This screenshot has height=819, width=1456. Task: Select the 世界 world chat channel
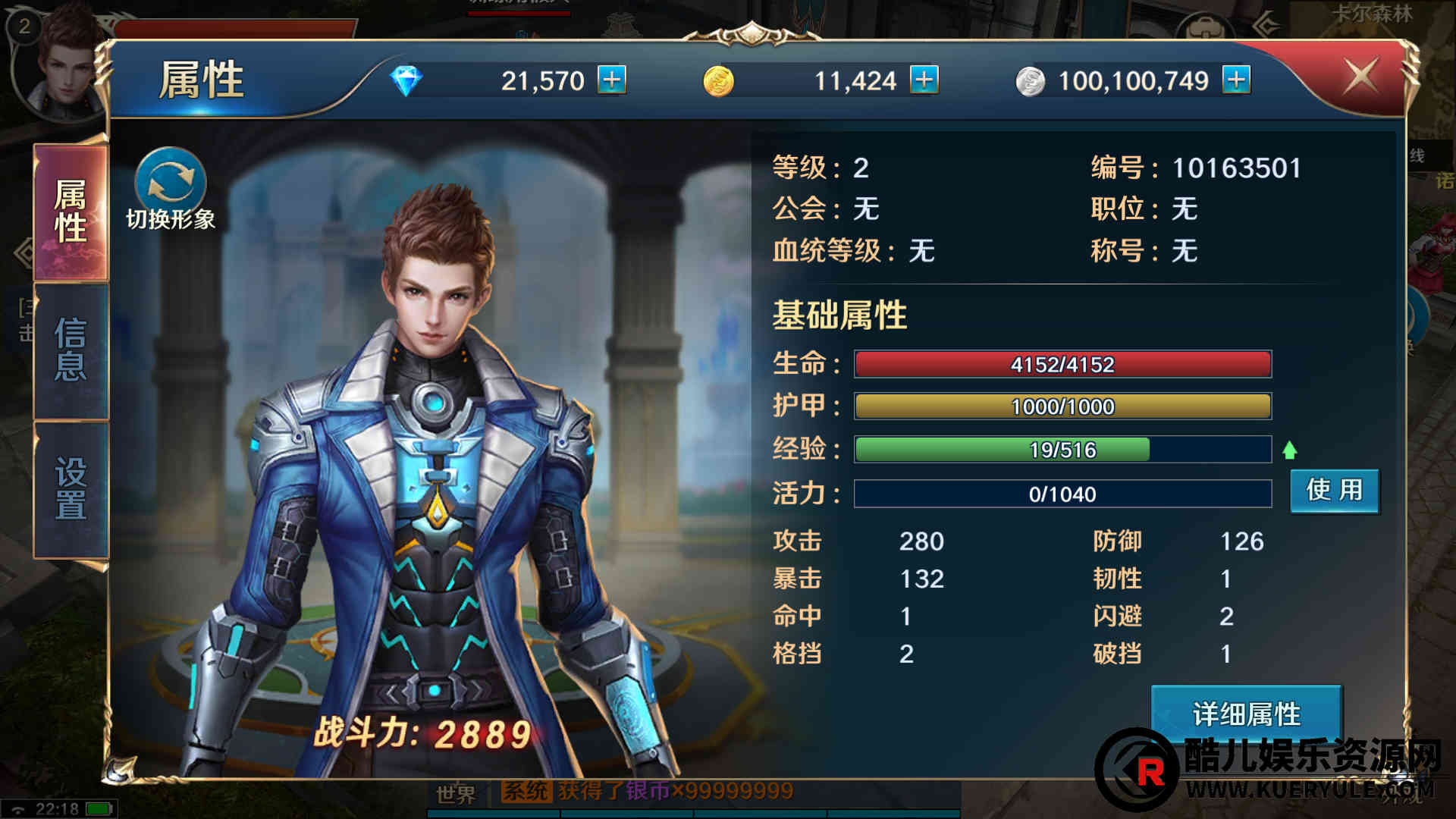(x=456, y=794)
